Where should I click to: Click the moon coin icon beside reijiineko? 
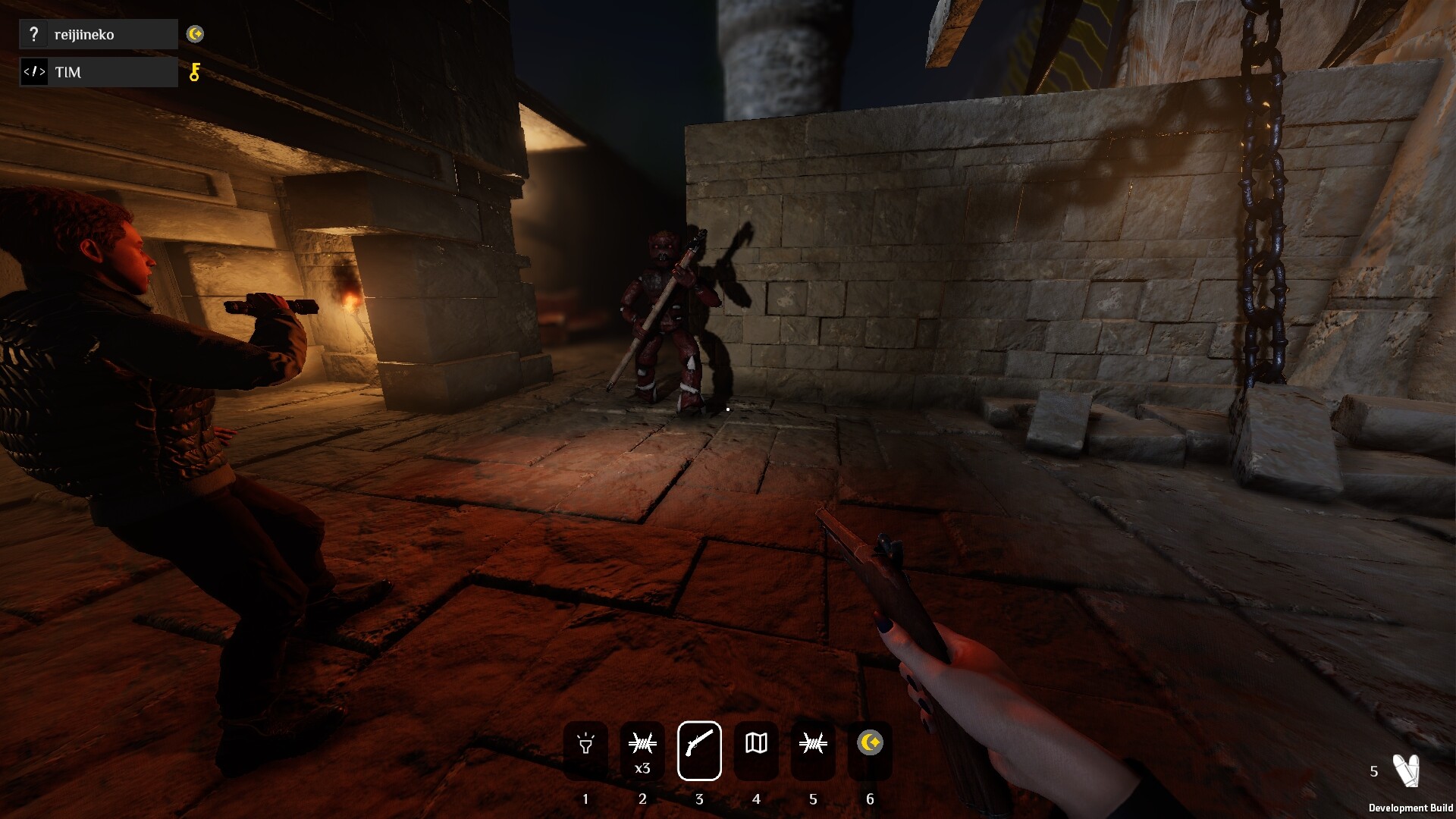click(x=196, y=33)
